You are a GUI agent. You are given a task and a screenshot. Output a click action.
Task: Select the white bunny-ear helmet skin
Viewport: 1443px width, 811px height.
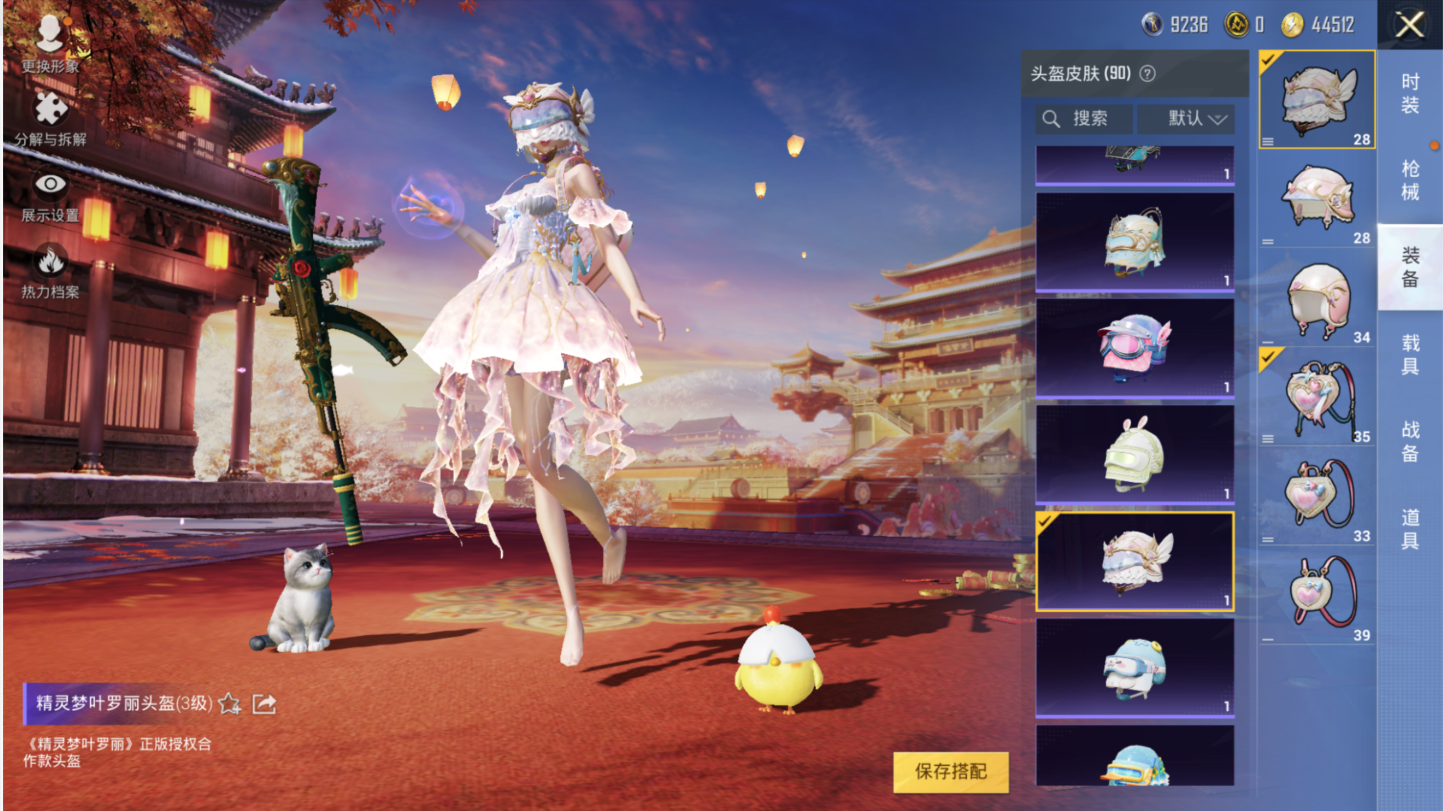1134,454
